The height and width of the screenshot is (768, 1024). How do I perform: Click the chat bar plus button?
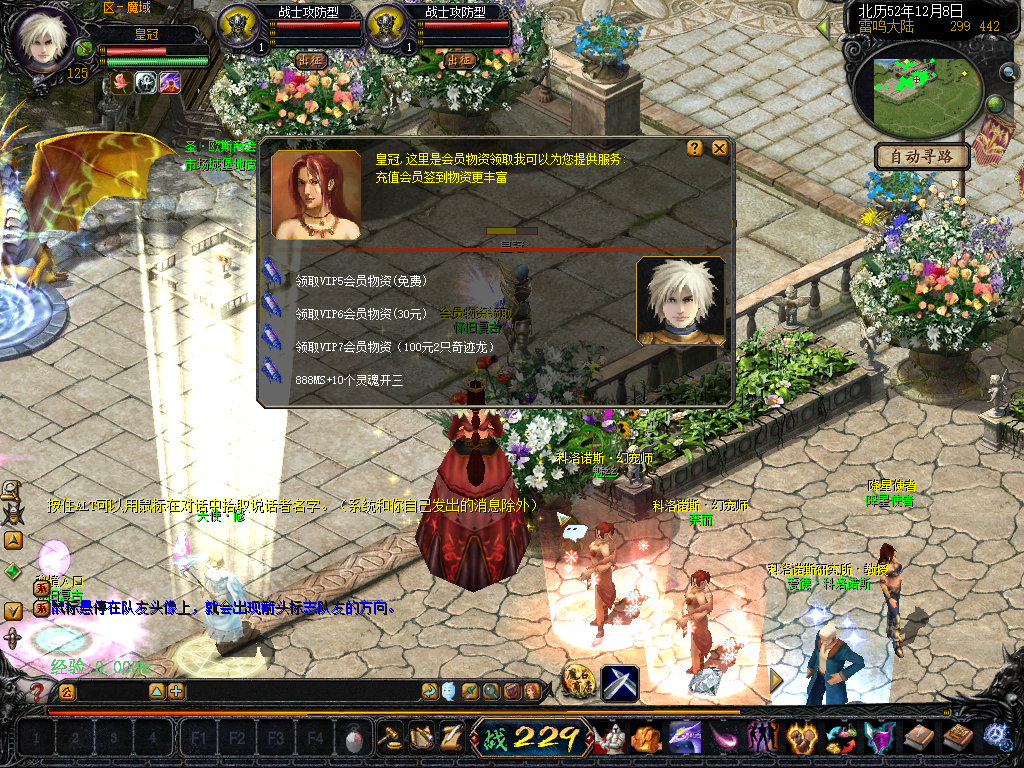[176, 691]
